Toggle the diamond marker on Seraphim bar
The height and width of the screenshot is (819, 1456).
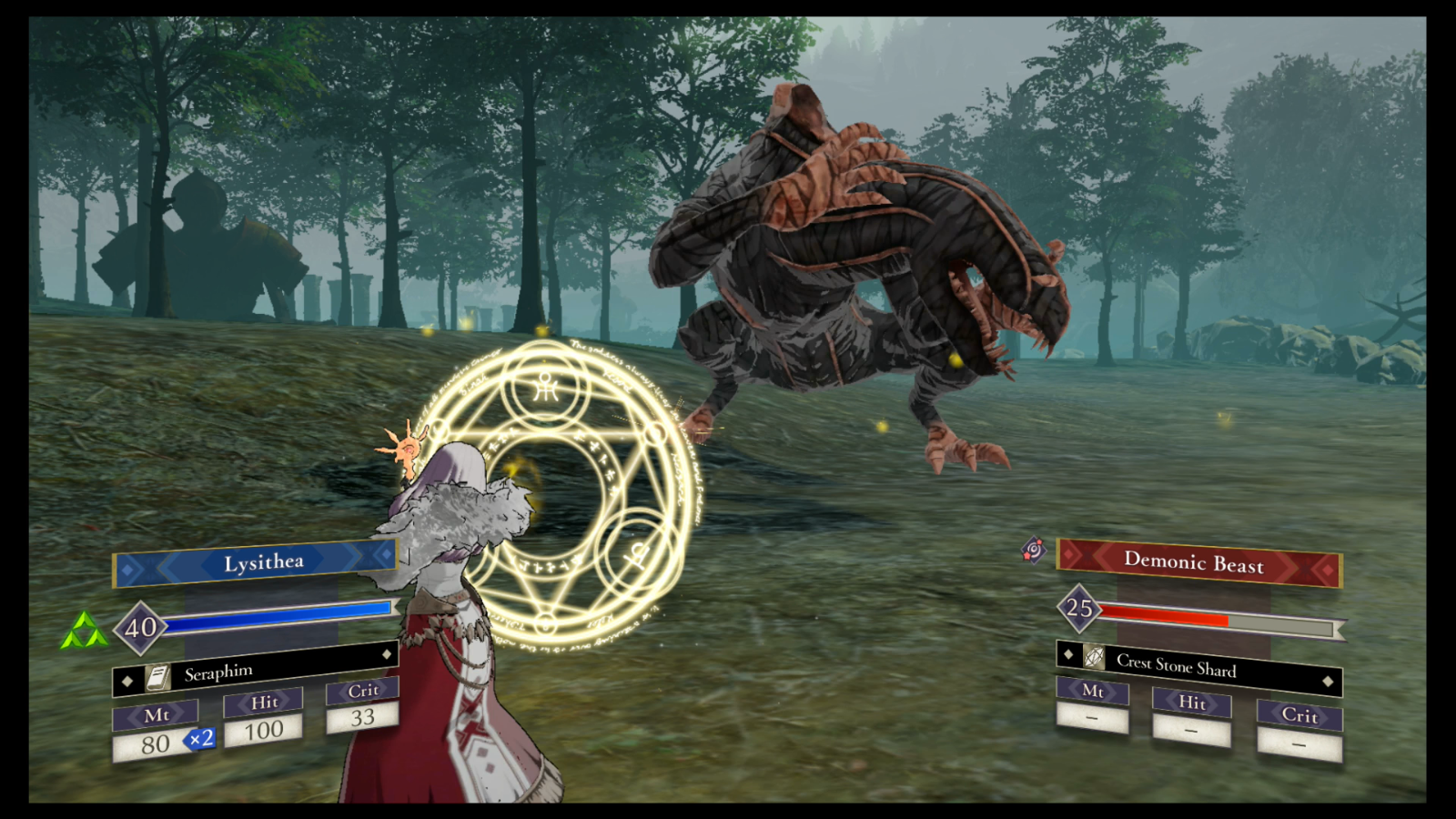coord(389,654)
